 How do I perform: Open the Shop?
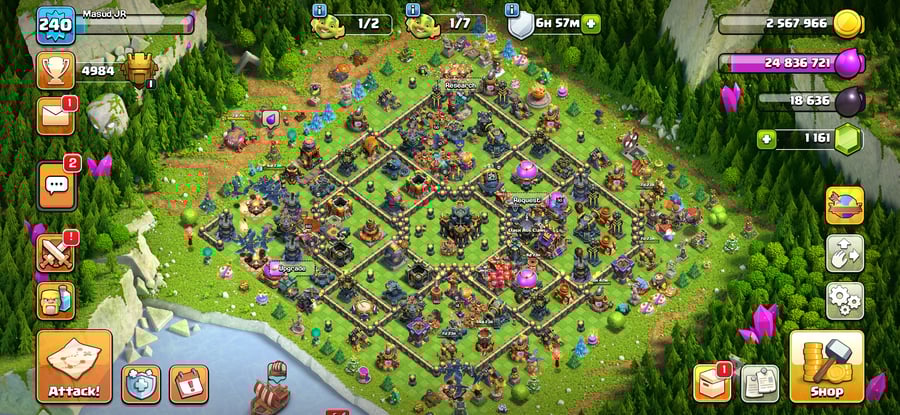826,367
